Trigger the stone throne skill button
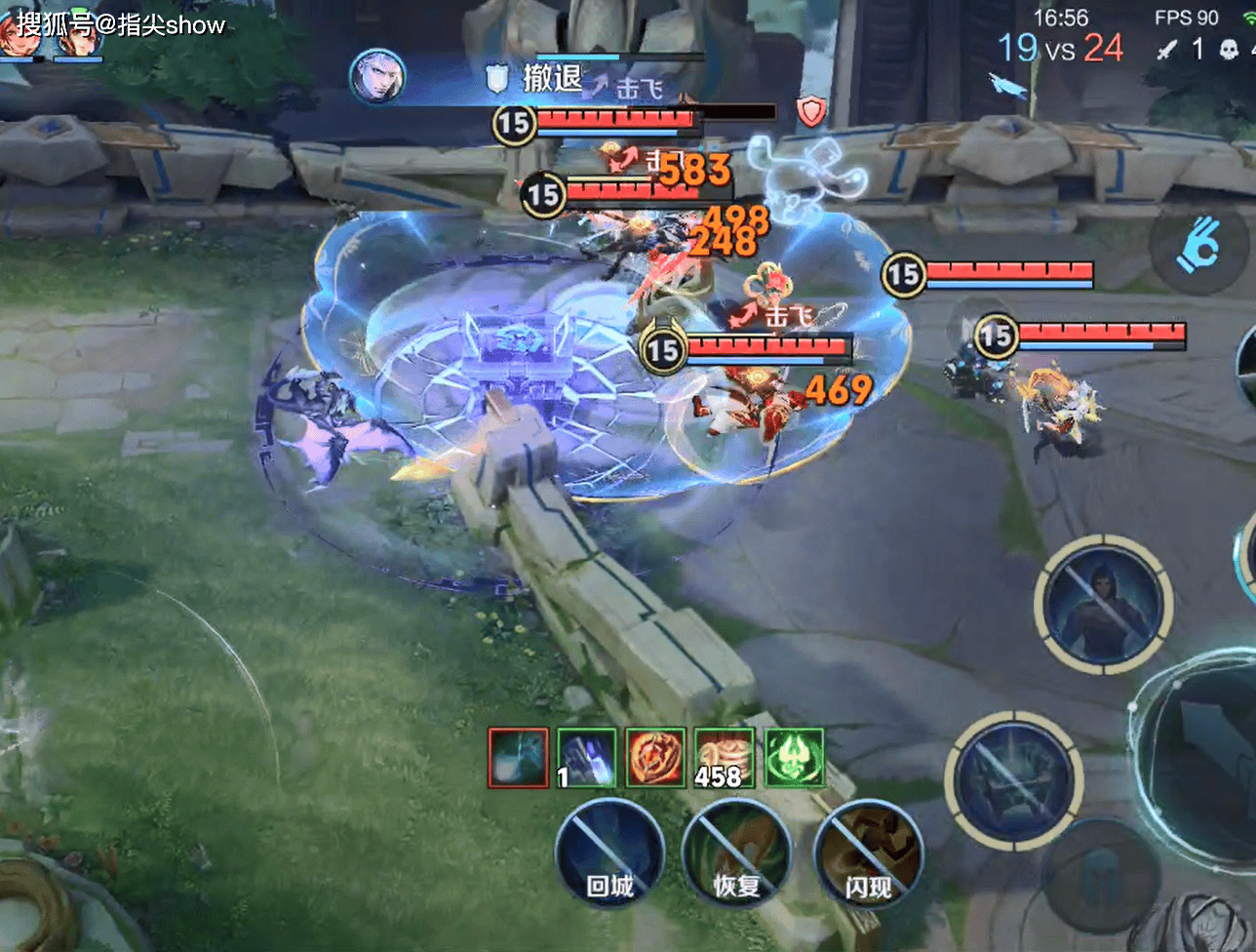This screenshot has width=1256, height=952. tap(1013, 780)
